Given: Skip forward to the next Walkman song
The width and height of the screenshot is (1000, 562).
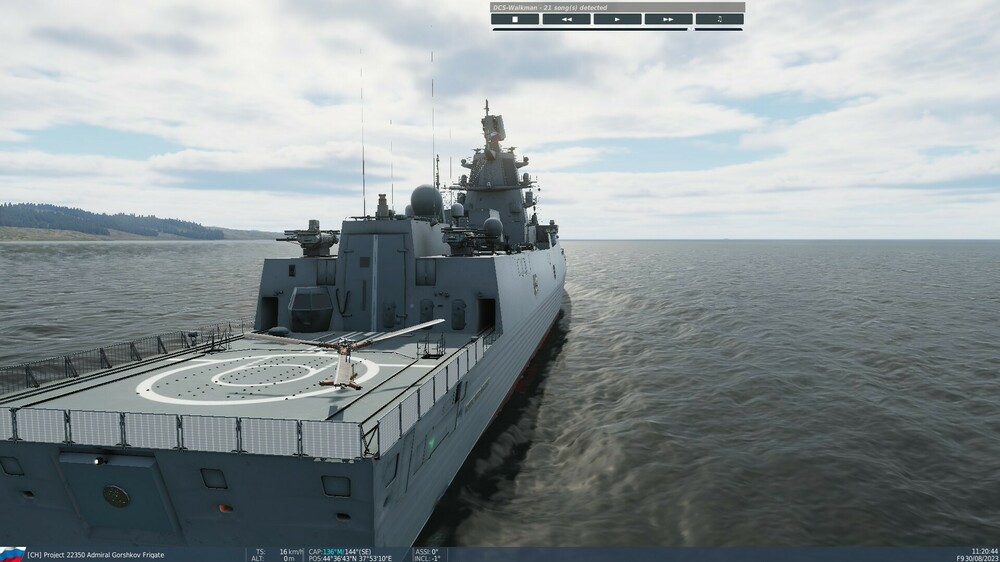Looking at the screenshot, I should pos(668,19).
